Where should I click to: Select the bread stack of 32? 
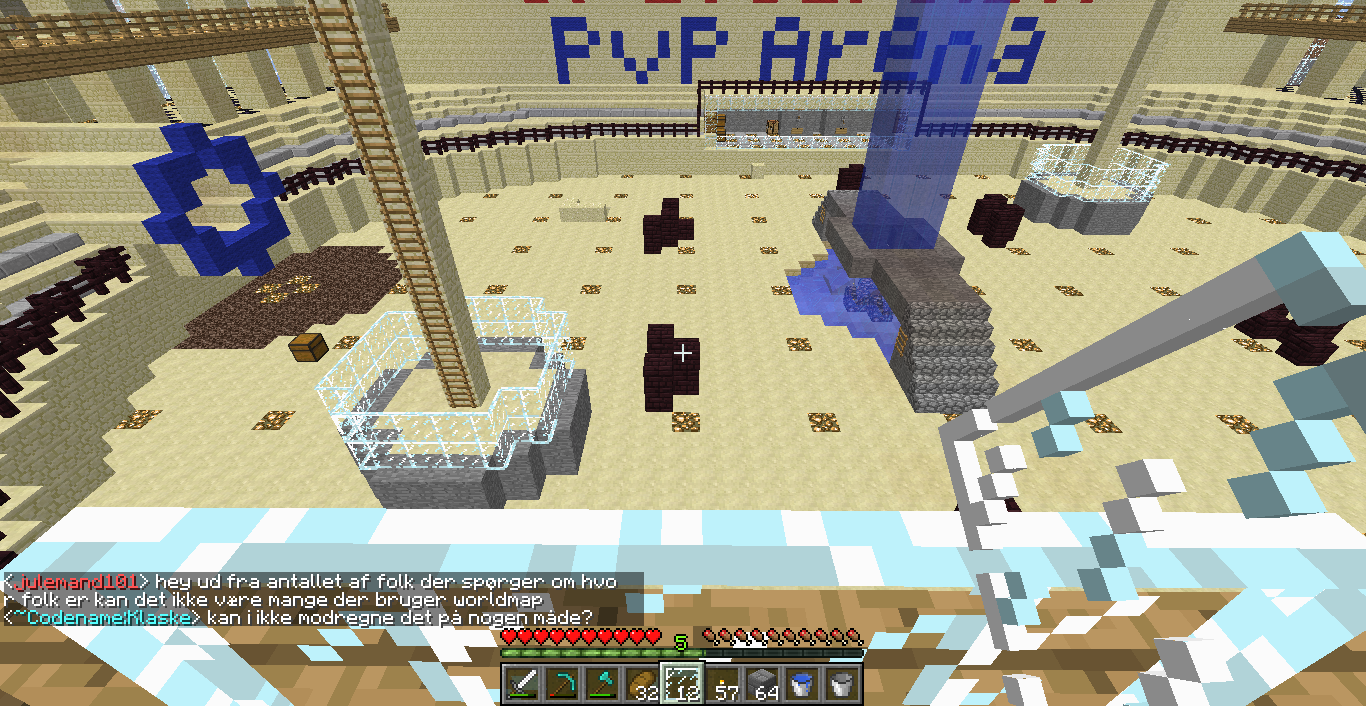pos(642,684)
